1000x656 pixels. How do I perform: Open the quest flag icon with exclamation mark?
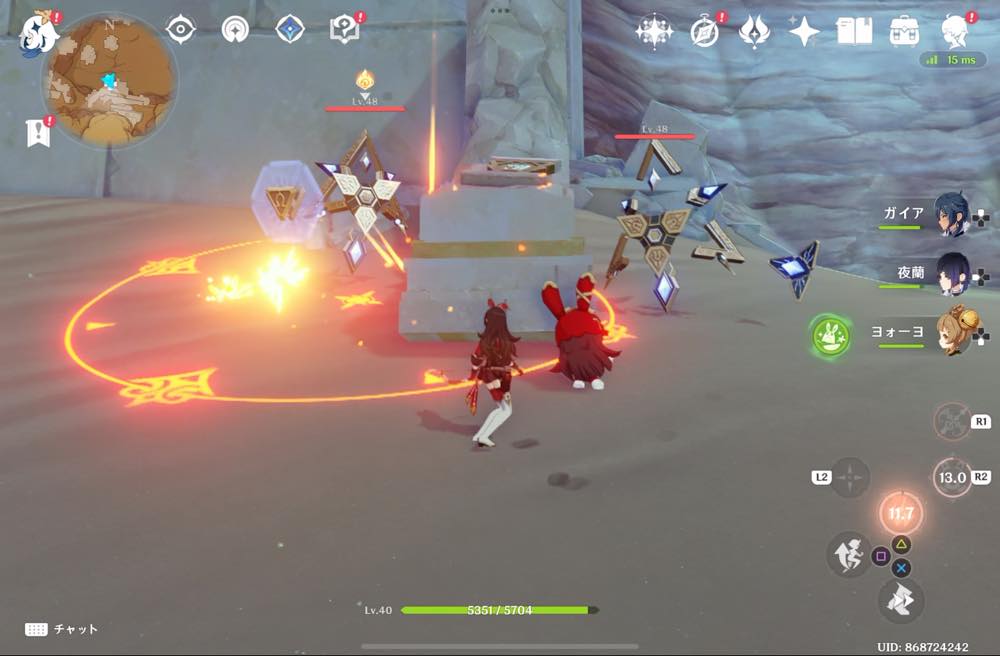click(38, 132)
